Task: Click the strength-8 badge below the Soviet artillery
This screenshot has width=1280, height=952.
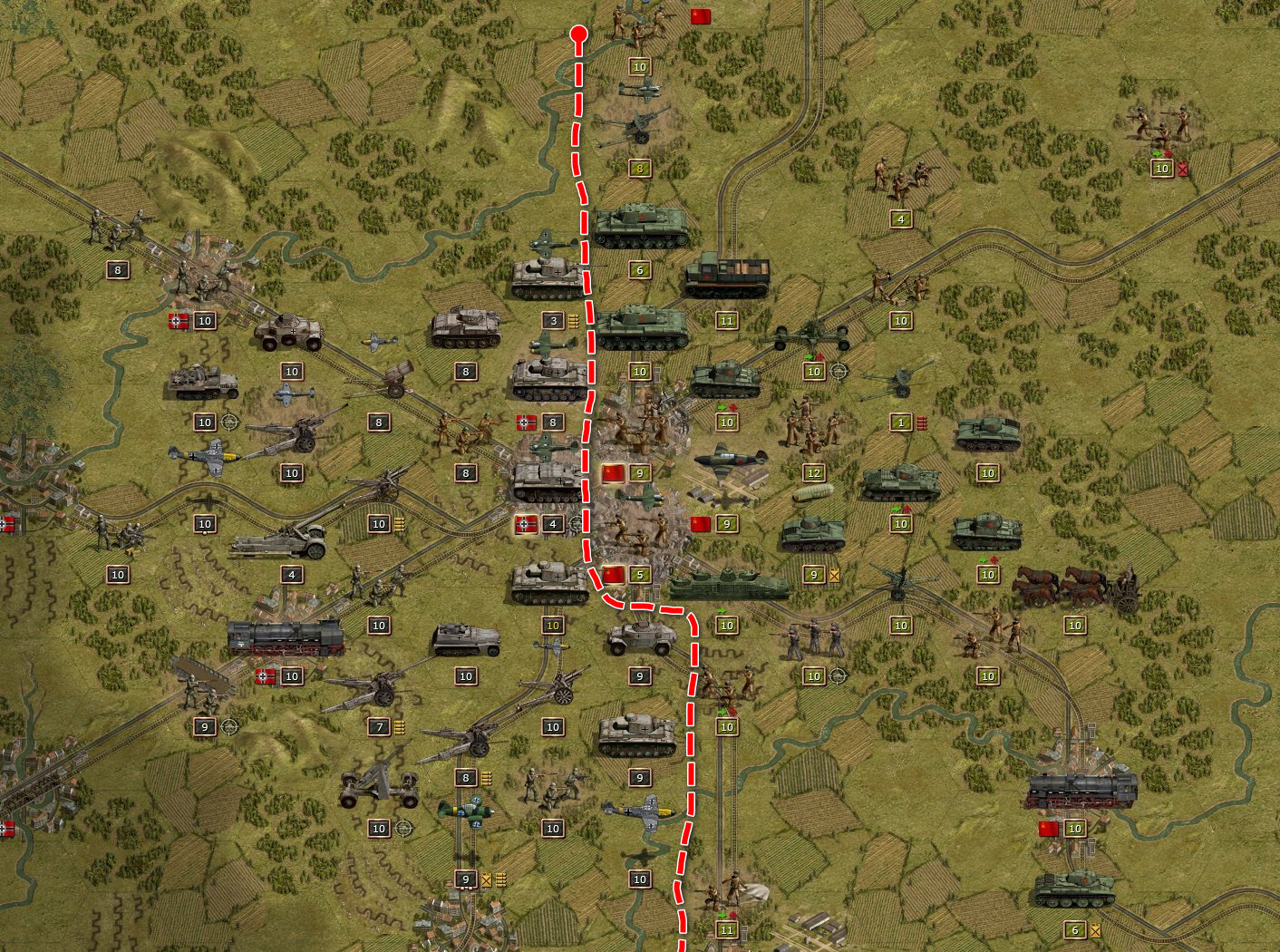Action: 641,169
